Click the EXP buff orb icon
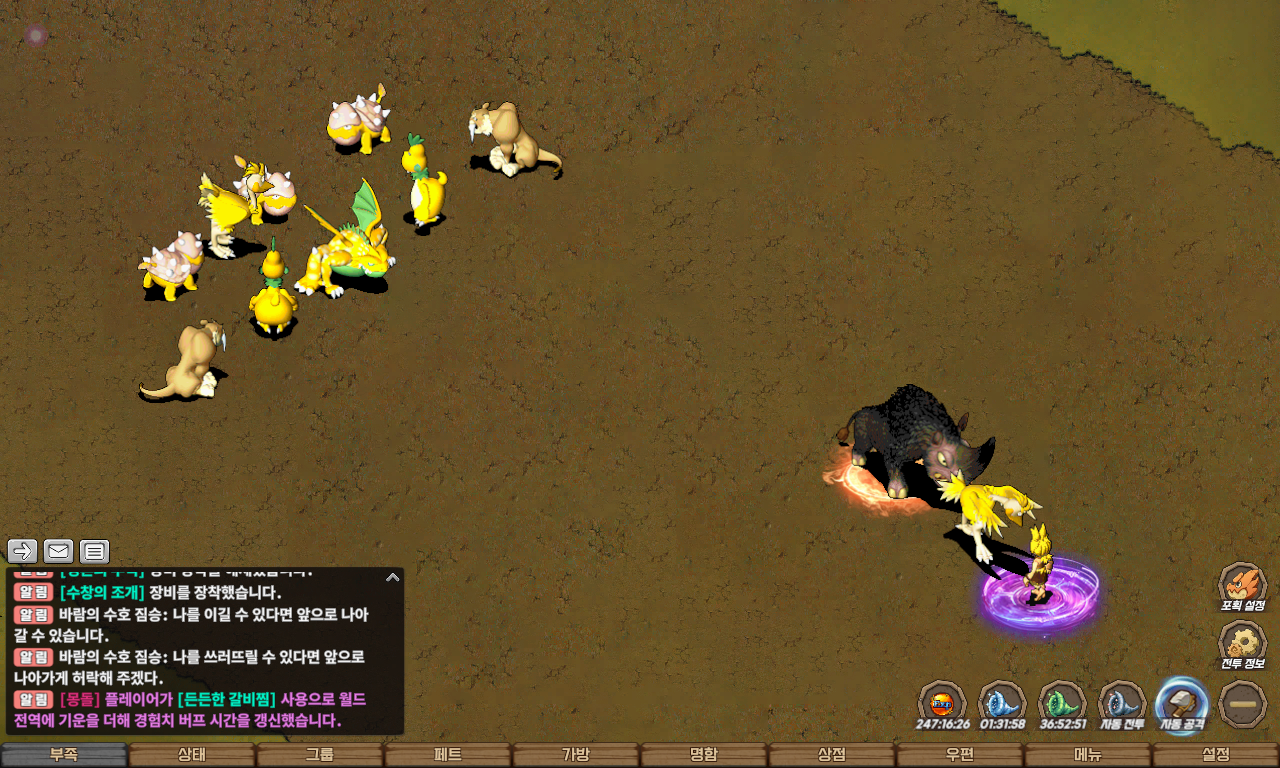 941,702
